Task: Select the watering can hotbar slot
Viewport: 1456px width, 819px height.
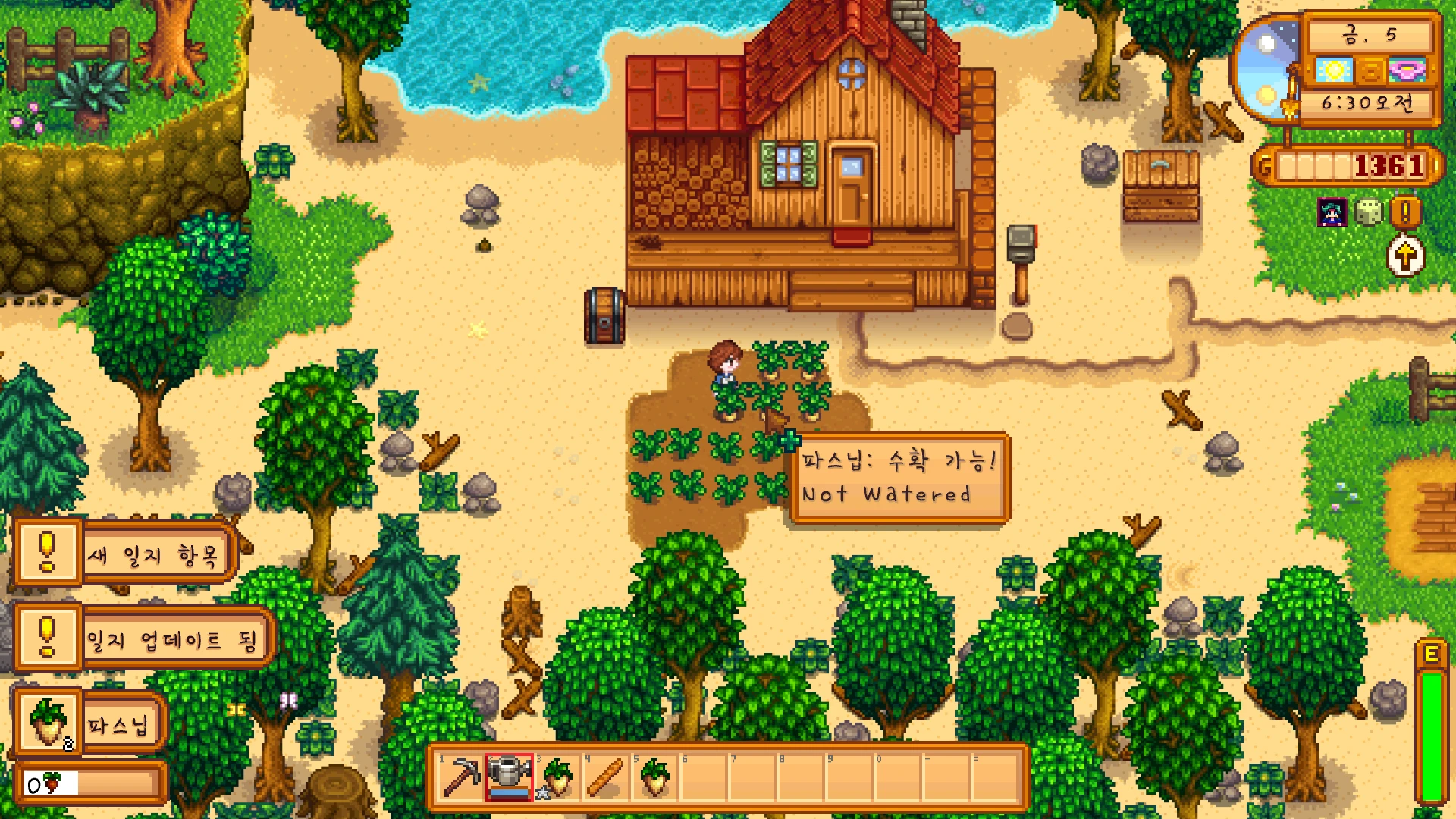Action: tap(510, 777)
